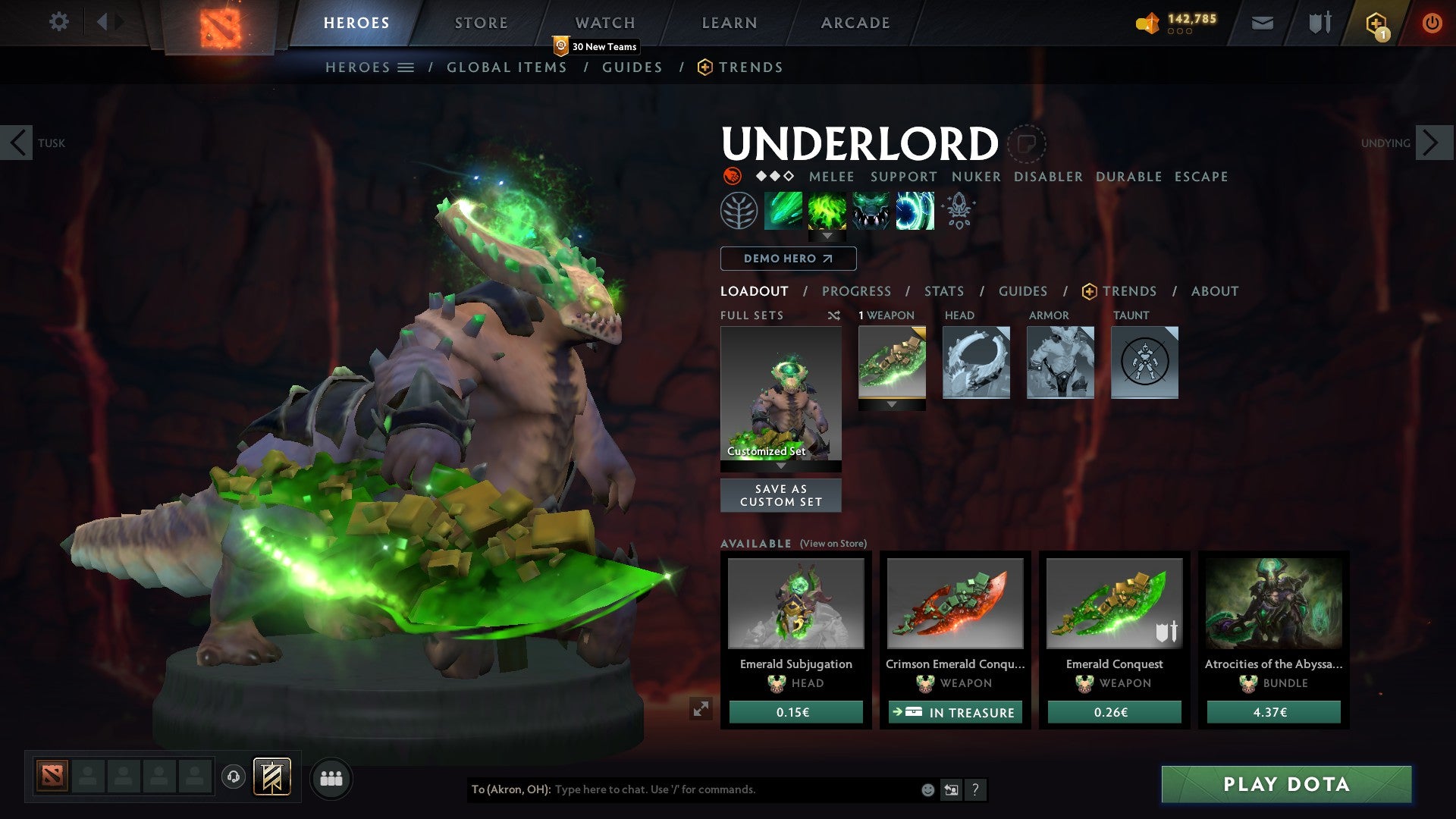Open the WATCH menu
This screenshot has width=1456, height=819.
(x=605, y=22)
